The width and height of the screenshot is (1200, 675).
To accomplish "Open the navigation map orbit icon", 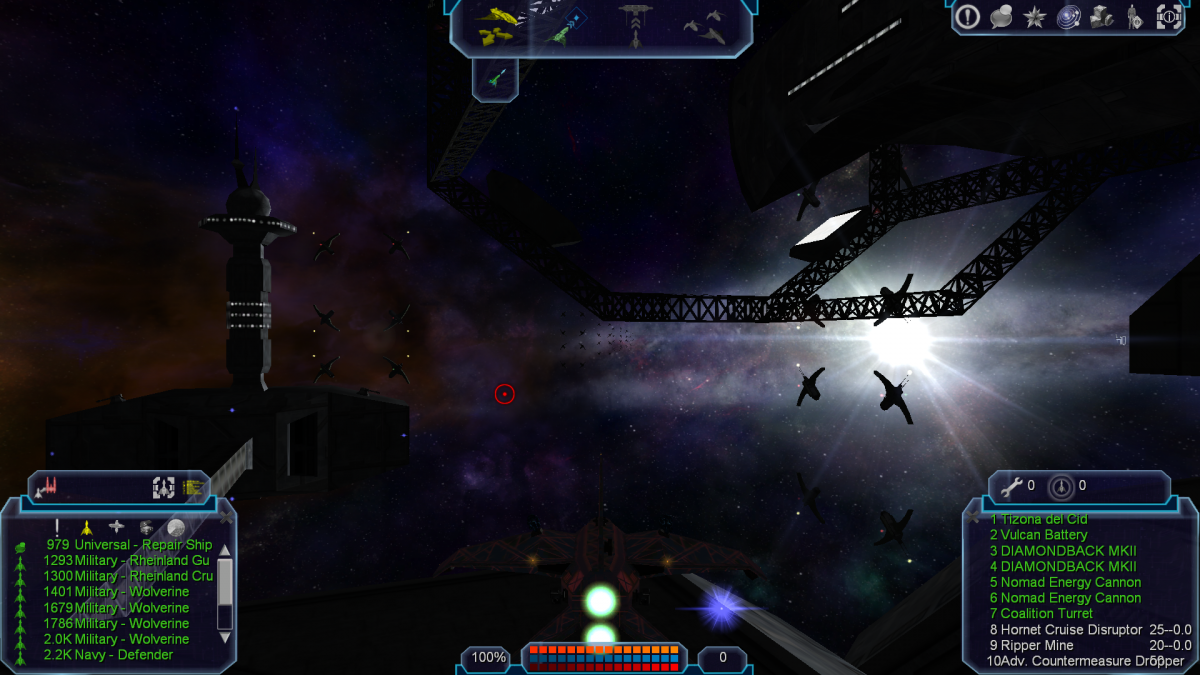I will point(1069,16).
